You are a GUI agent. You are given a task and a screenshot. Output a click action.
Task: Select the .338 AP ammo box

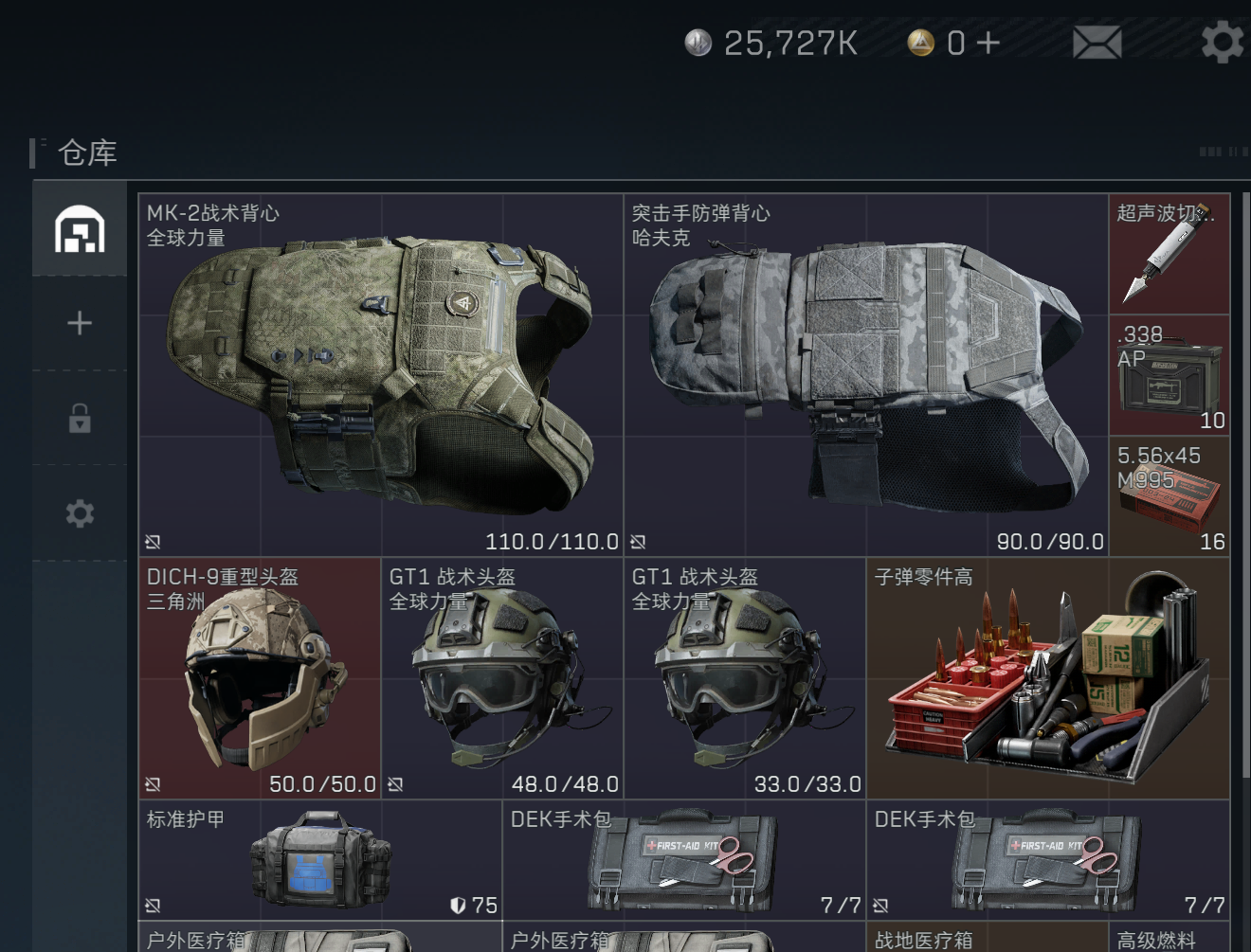1169,376
